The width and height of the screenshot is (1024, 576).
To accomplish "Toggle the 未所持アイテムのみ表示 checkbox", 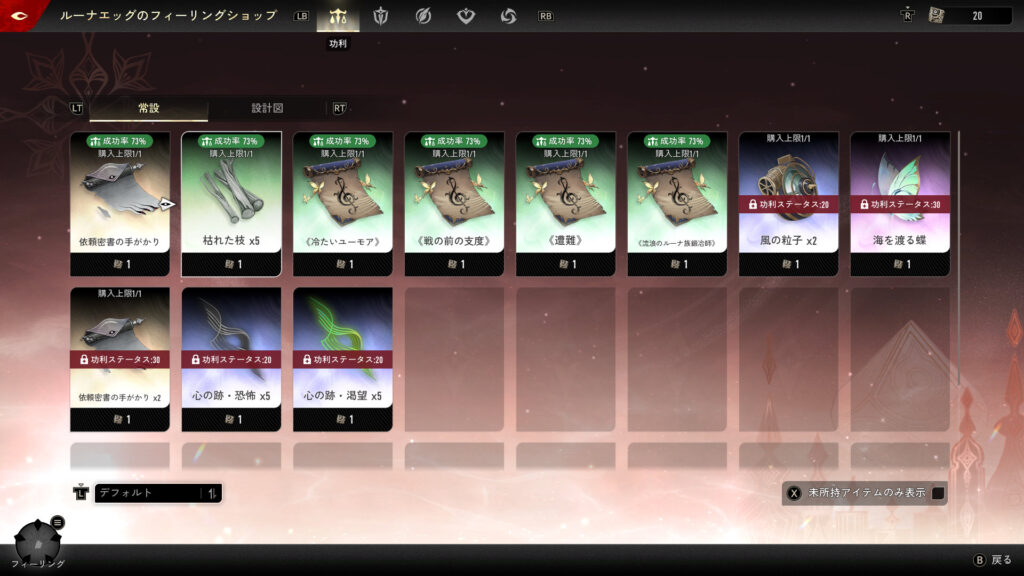I will (938, 493).
